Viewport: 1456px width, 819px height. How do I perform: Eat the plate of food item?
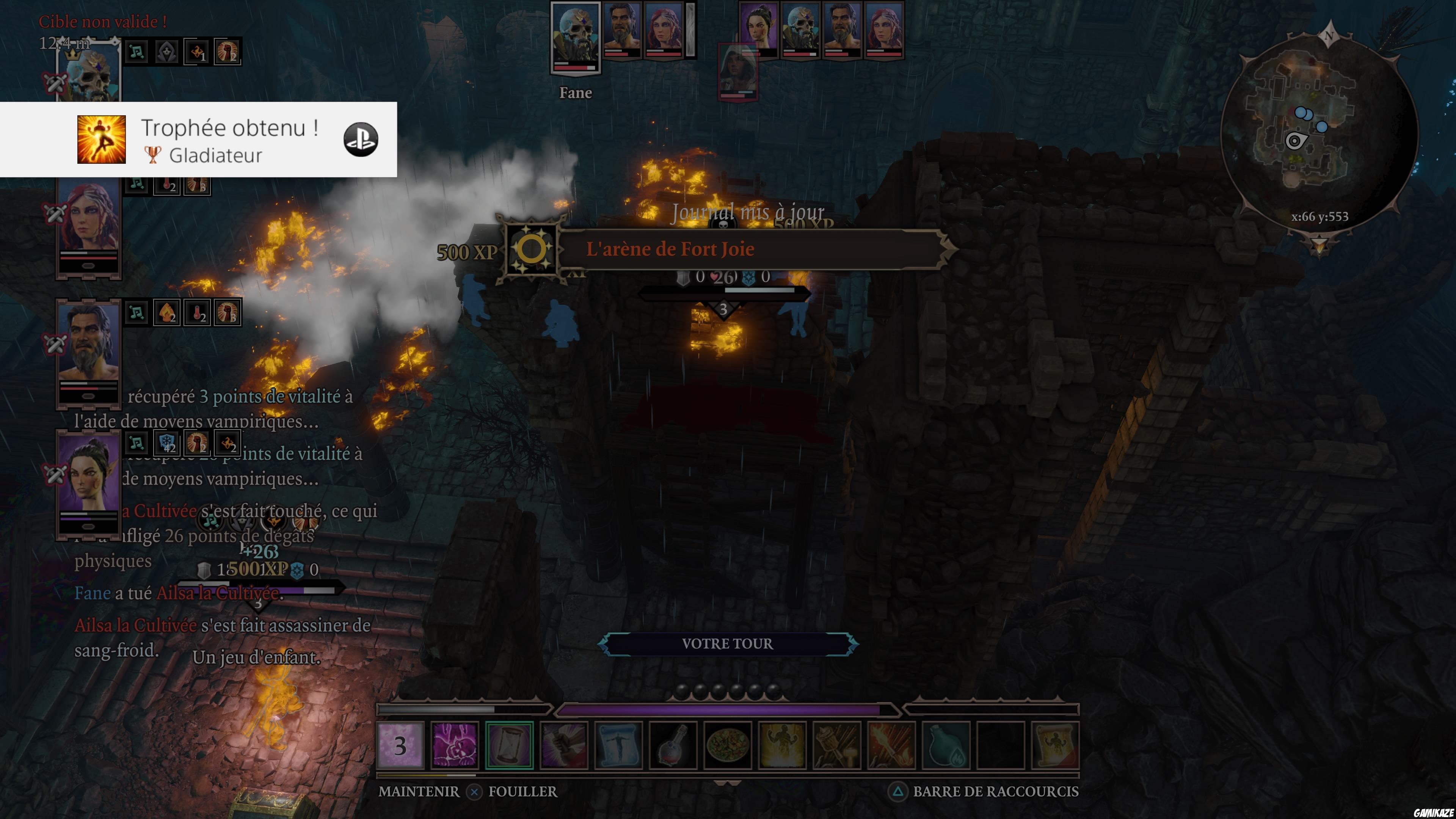pos(728,745)
